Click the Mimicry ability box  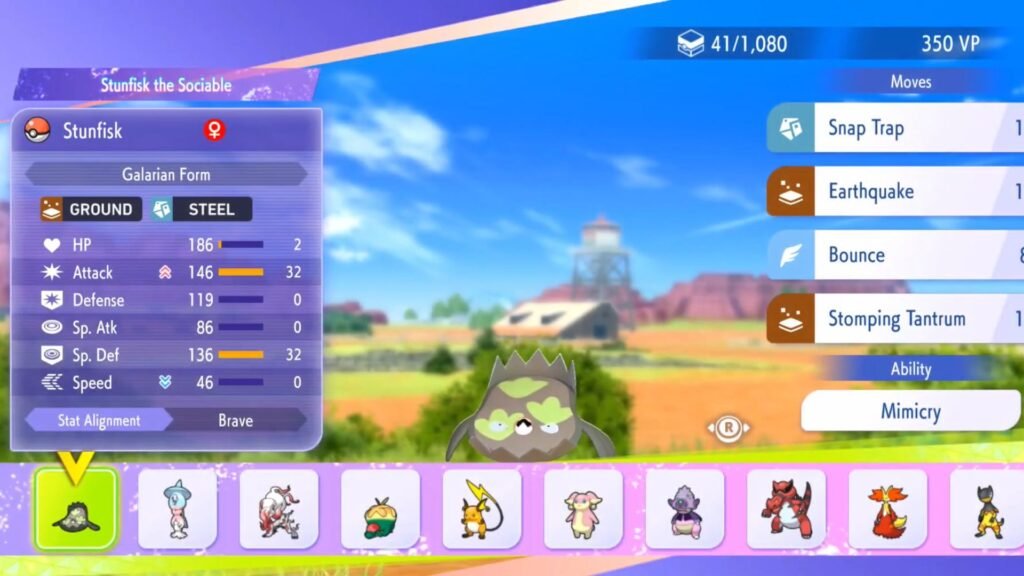coord(910,411)
